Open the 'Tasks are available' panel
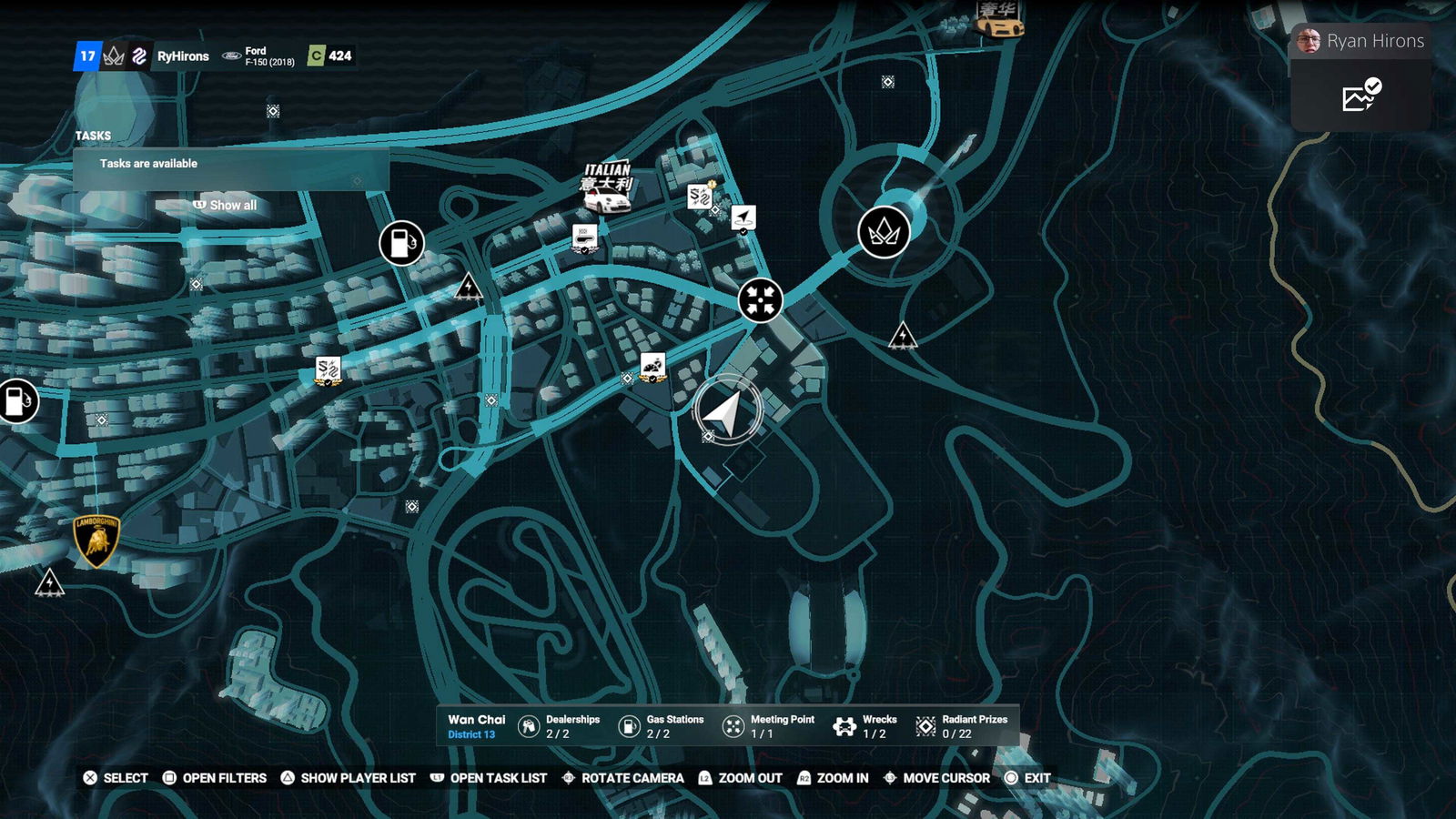 coord(231,164)
